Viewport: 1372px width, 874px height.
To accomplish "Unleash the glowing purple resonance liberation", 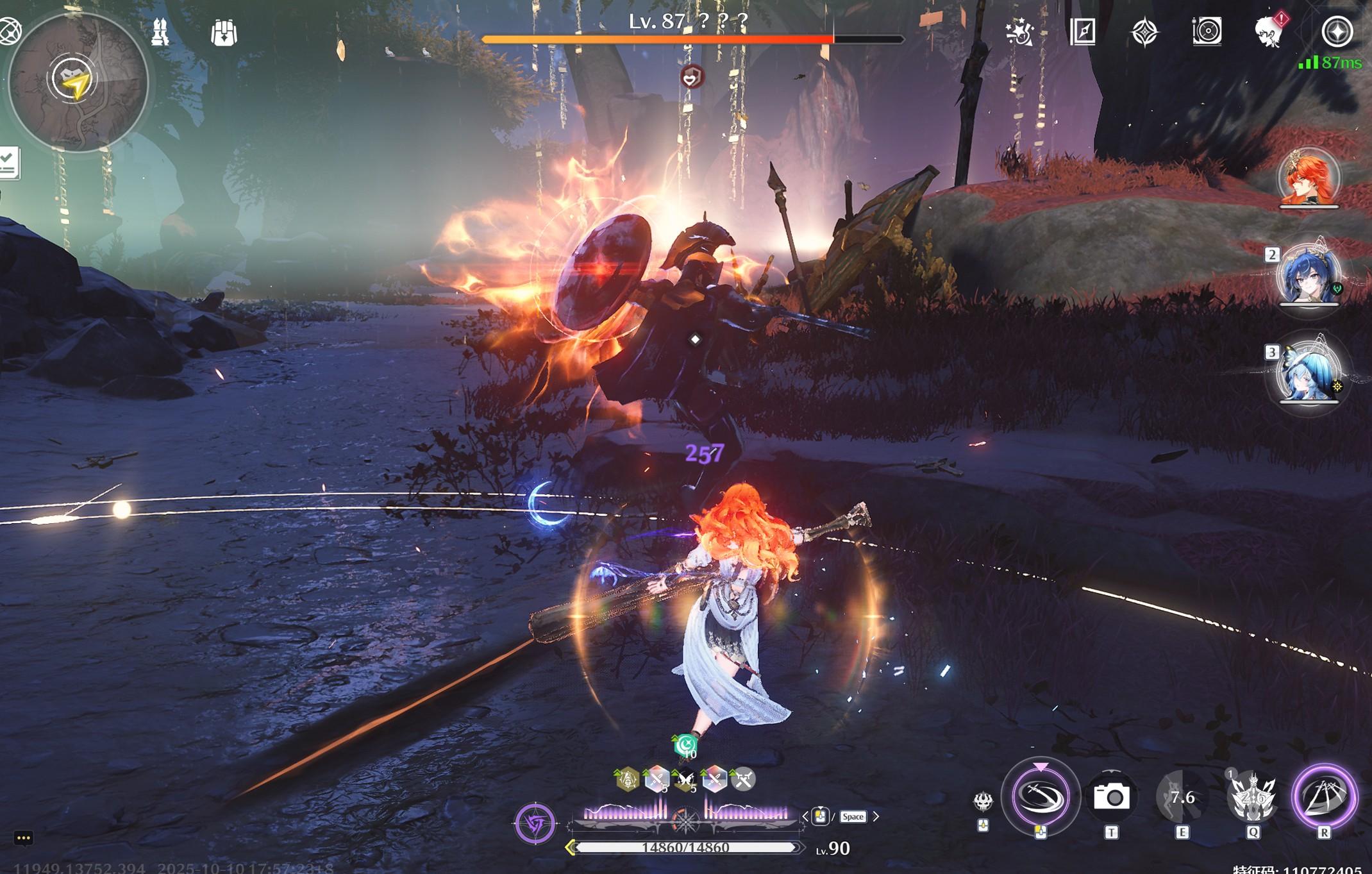I will tap(1325, 796).
